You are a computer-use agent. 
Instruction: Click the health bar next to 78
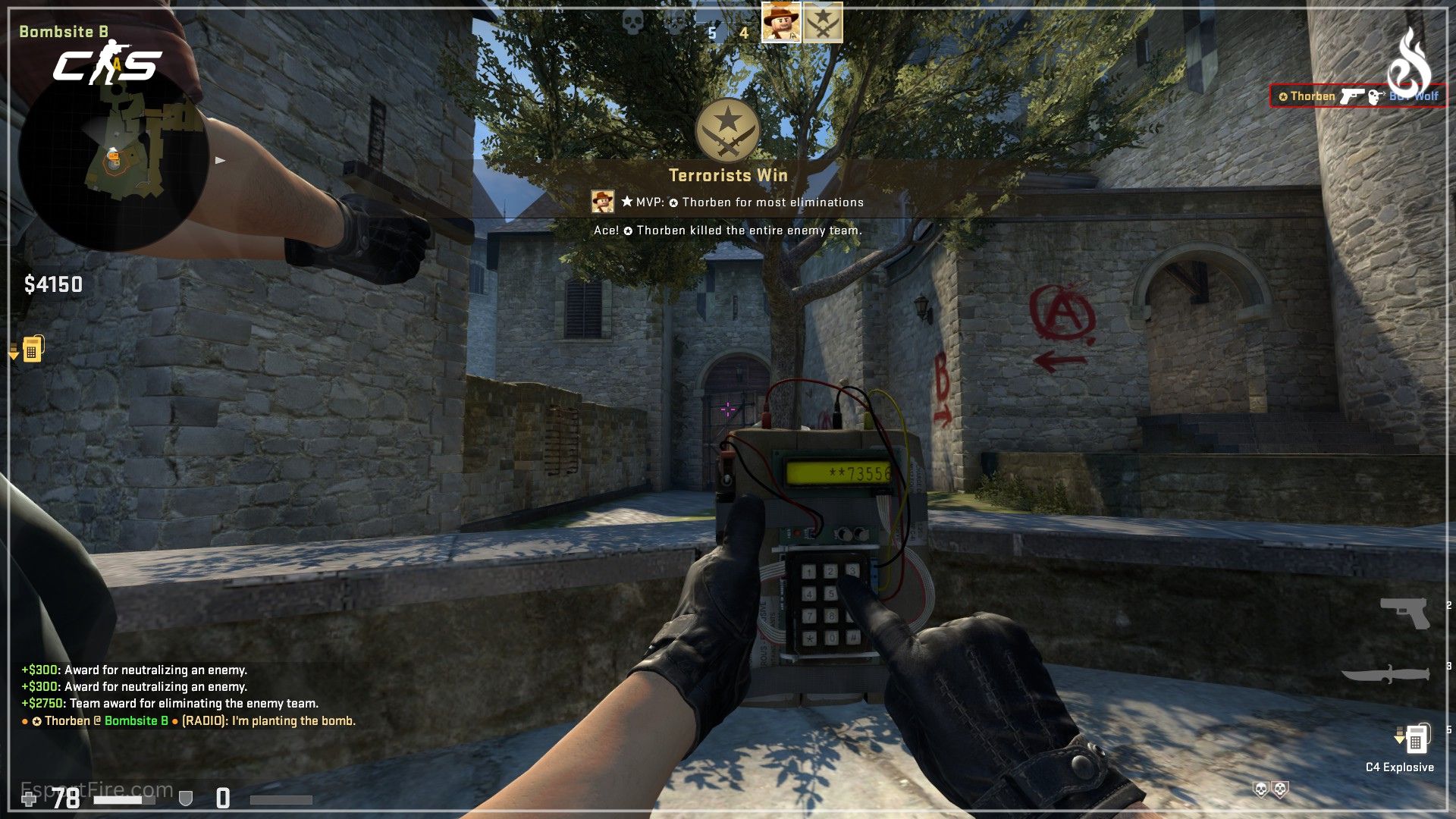click(125, 799)
